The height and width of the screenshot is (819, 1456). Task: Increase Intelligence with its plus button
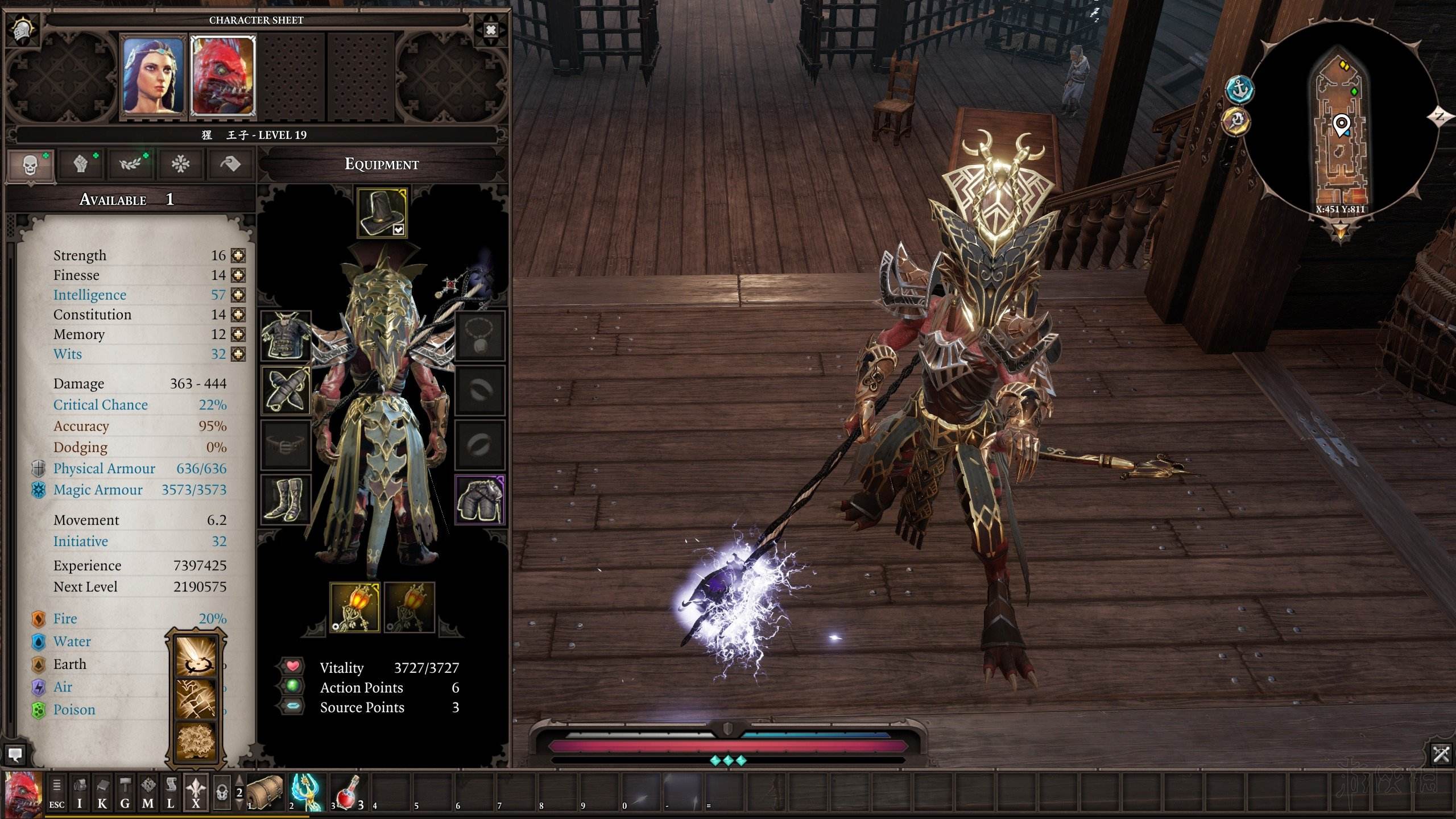coord(238,295)
